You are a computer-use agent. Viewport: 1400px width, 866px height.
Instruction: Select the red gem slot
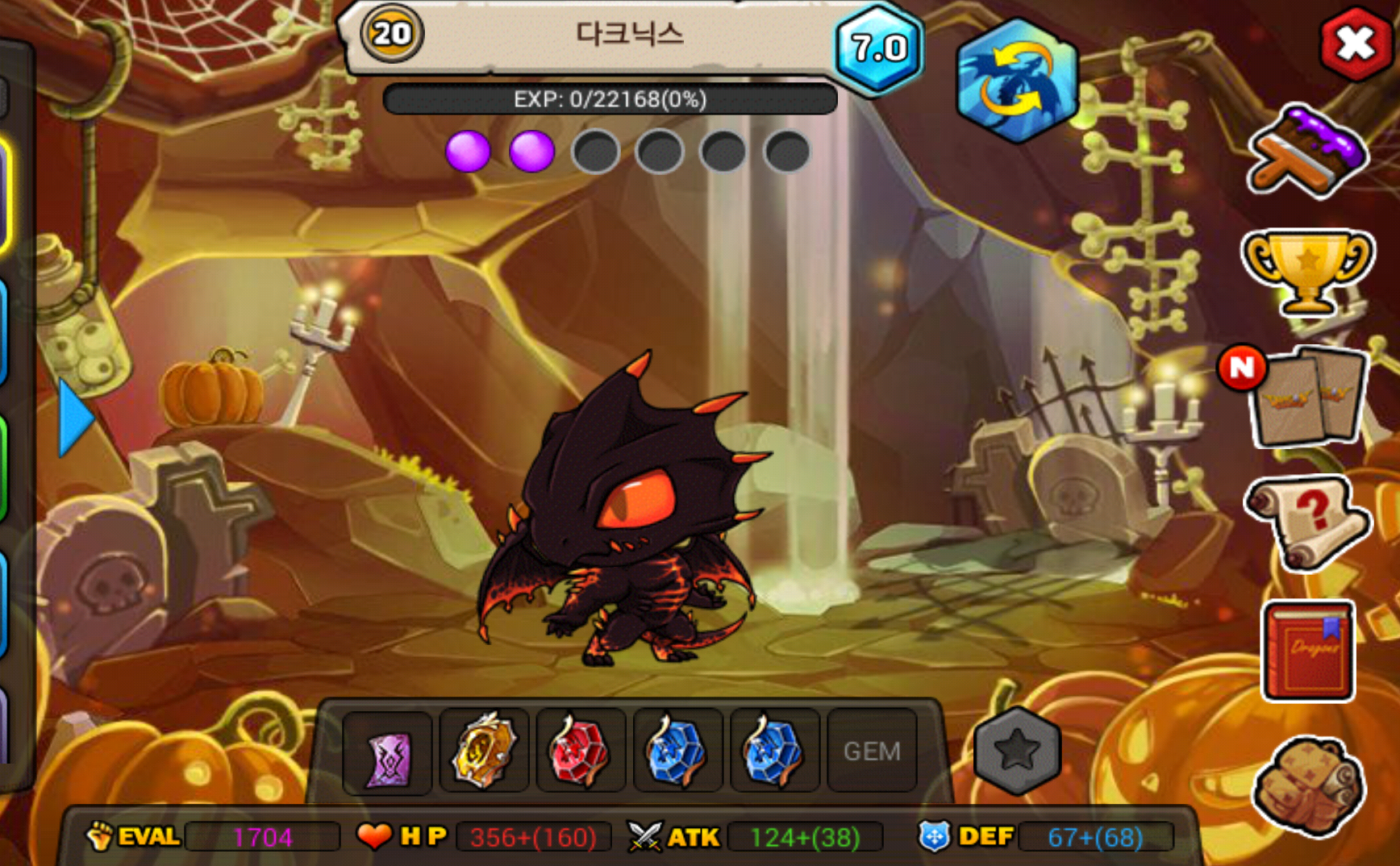[x=581, y=751]
